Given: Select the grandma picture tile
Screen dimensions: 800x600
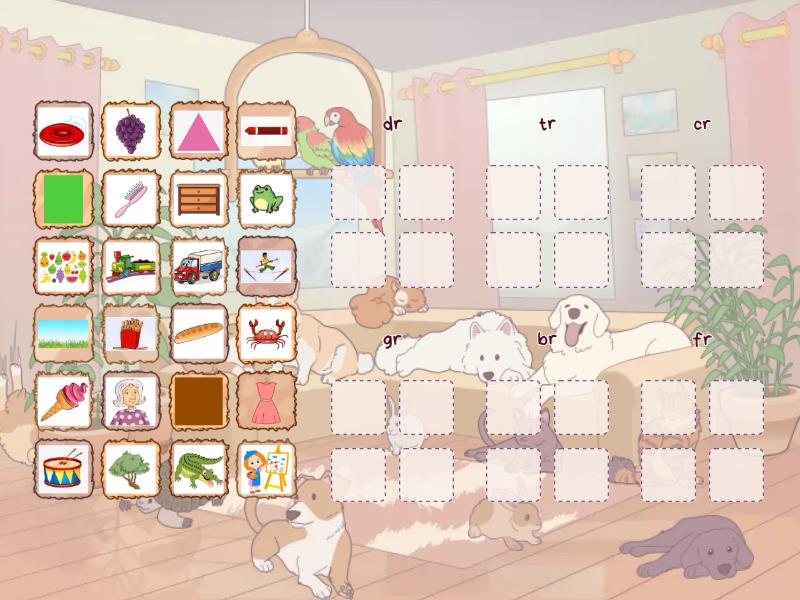Looking at the screenshot, I should [131, 401].
